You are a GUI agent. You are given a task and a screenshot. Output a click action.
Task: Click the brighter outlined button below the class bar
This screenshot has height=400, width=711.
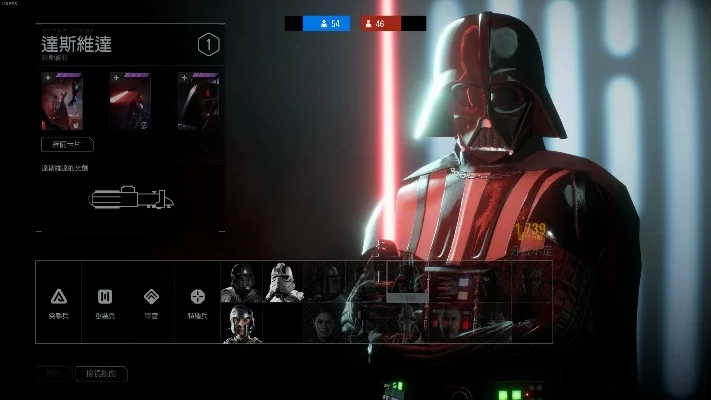point(101,374)
